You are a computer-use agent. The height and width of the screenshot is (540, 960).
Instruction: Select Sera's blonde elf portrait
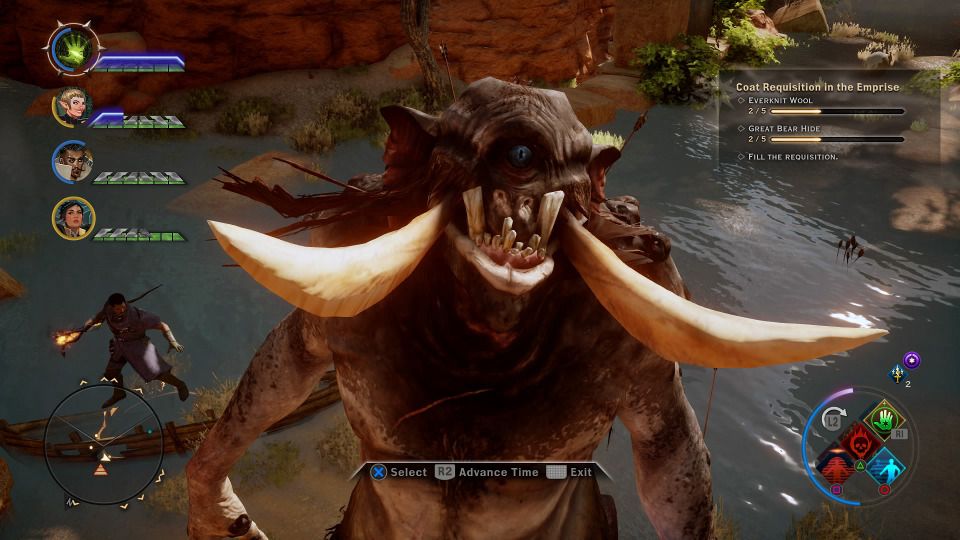pos(73,106)
